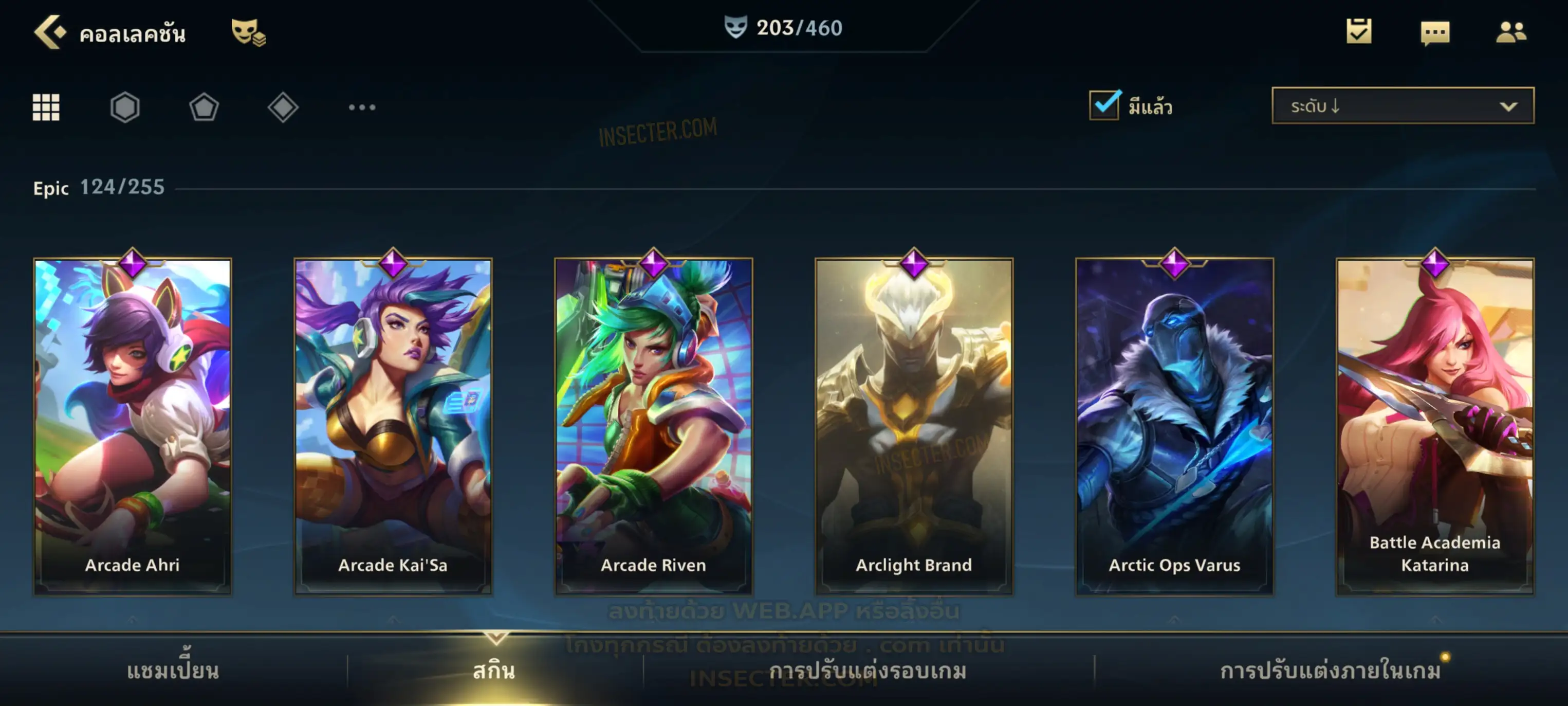
Task: Switch to the แชมเปี้ยน tab
Action: 173,671
